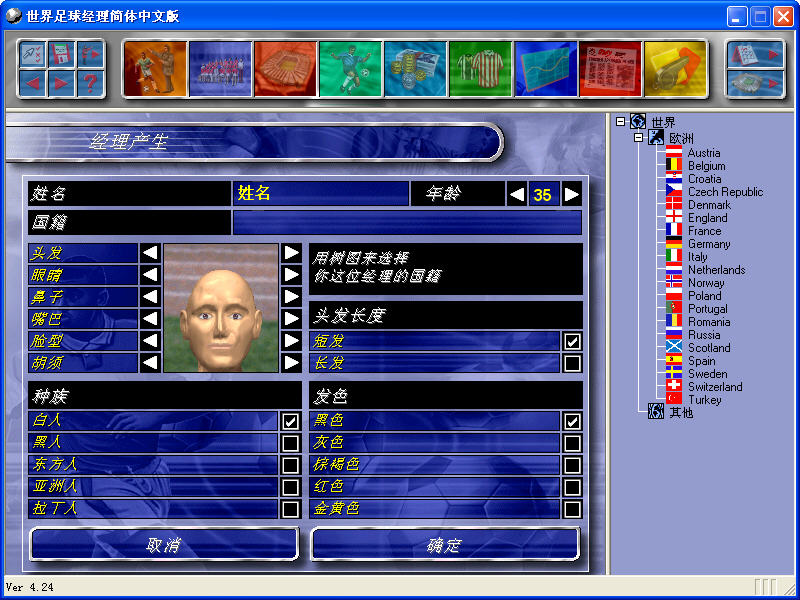Cycle 胡须 beard to previous style
This screenshot has height=600, width=800.
click(x=149, y=362)
